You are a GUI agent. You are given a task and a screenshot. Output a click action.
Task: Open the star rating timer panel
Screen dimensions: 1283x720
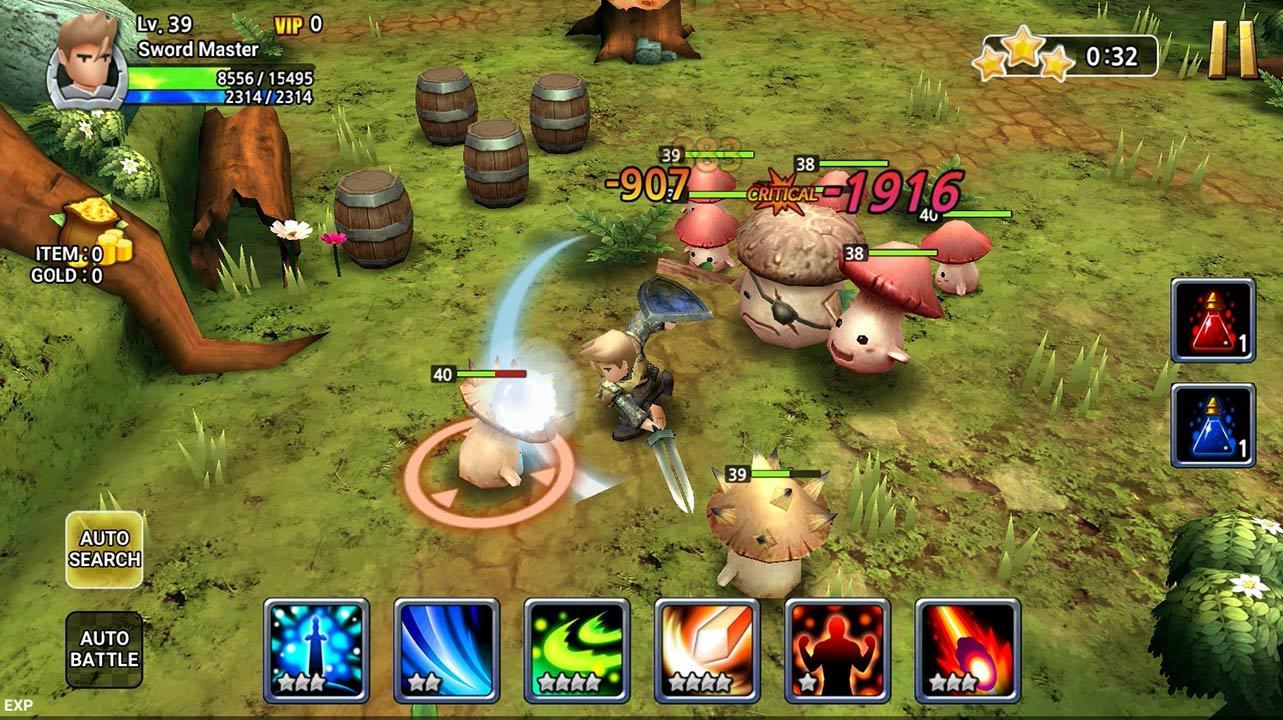tap(1066, 55)
